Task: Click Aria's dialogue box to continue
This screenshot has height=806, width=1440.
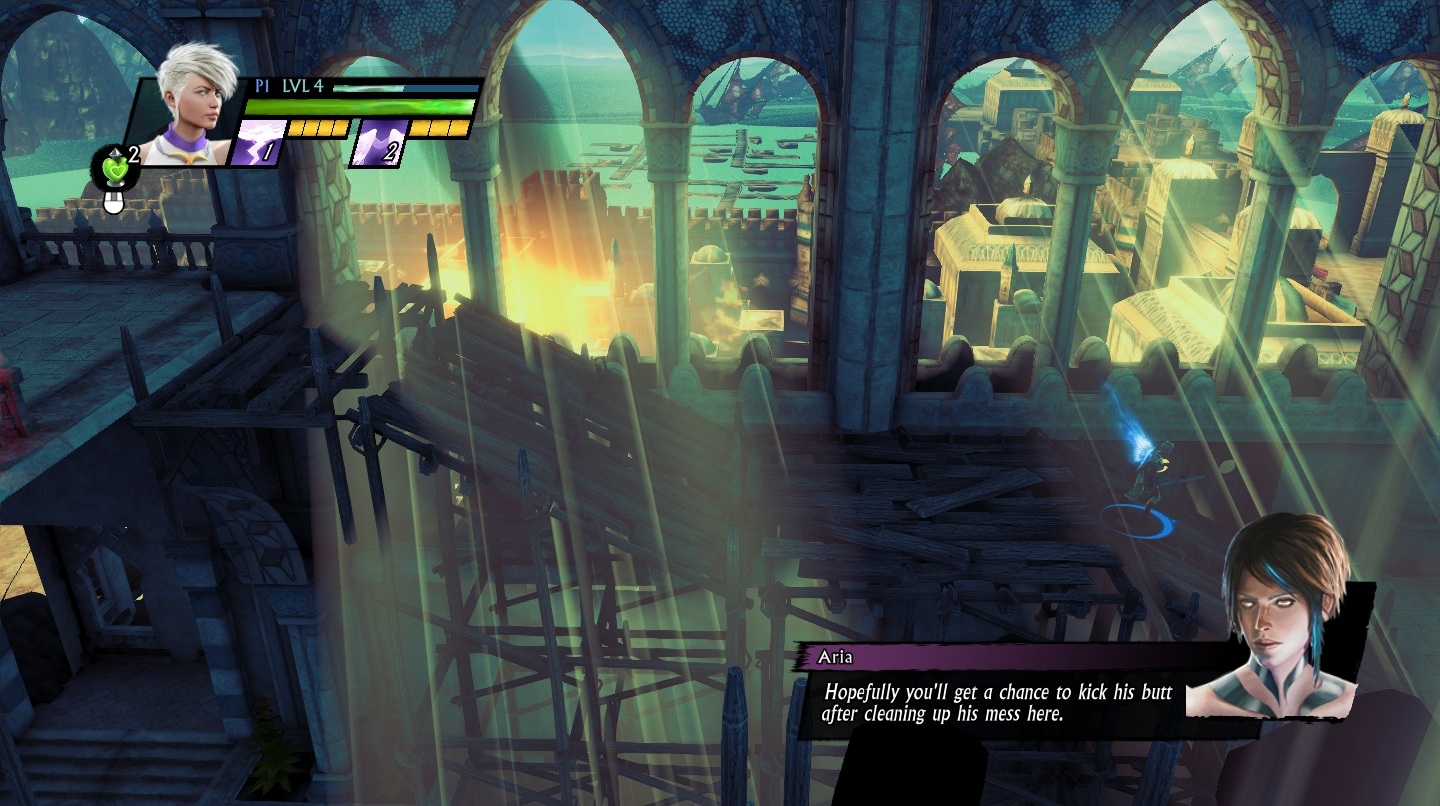Action: click(x=996, y=702)
